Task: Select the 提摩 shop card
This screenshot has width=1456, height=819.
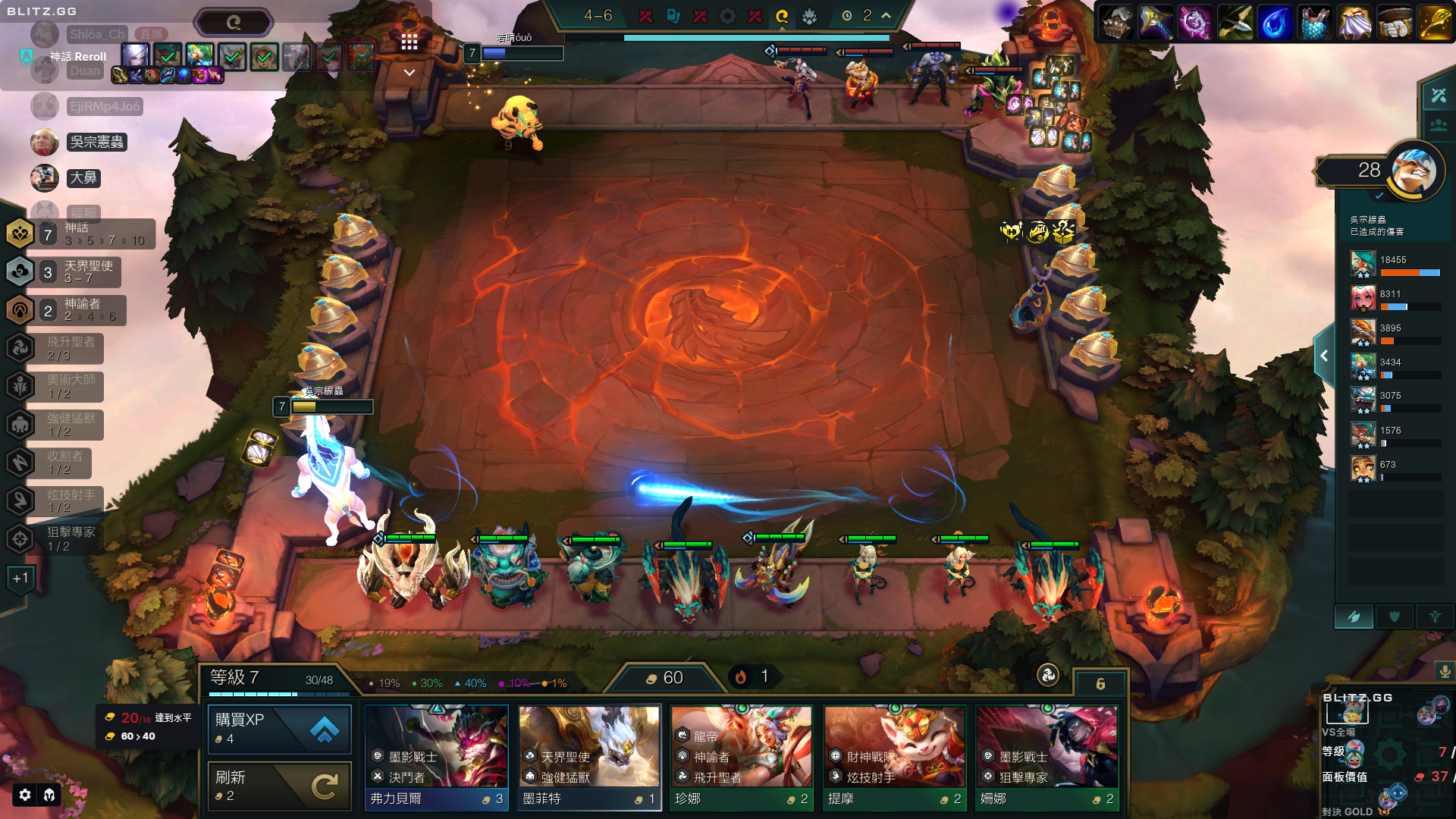Action: click(x=895, y=757)
